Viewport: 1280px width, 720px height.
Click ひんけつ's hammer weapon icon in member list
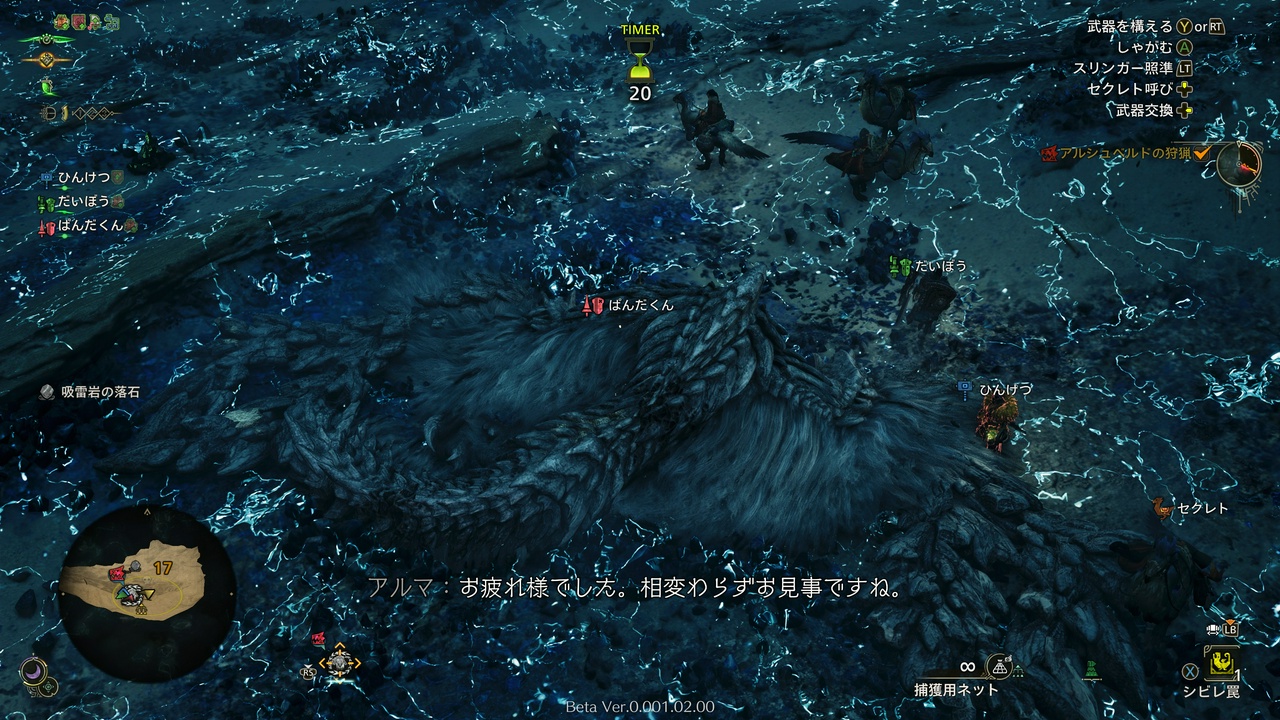click(x=45, y=177)
